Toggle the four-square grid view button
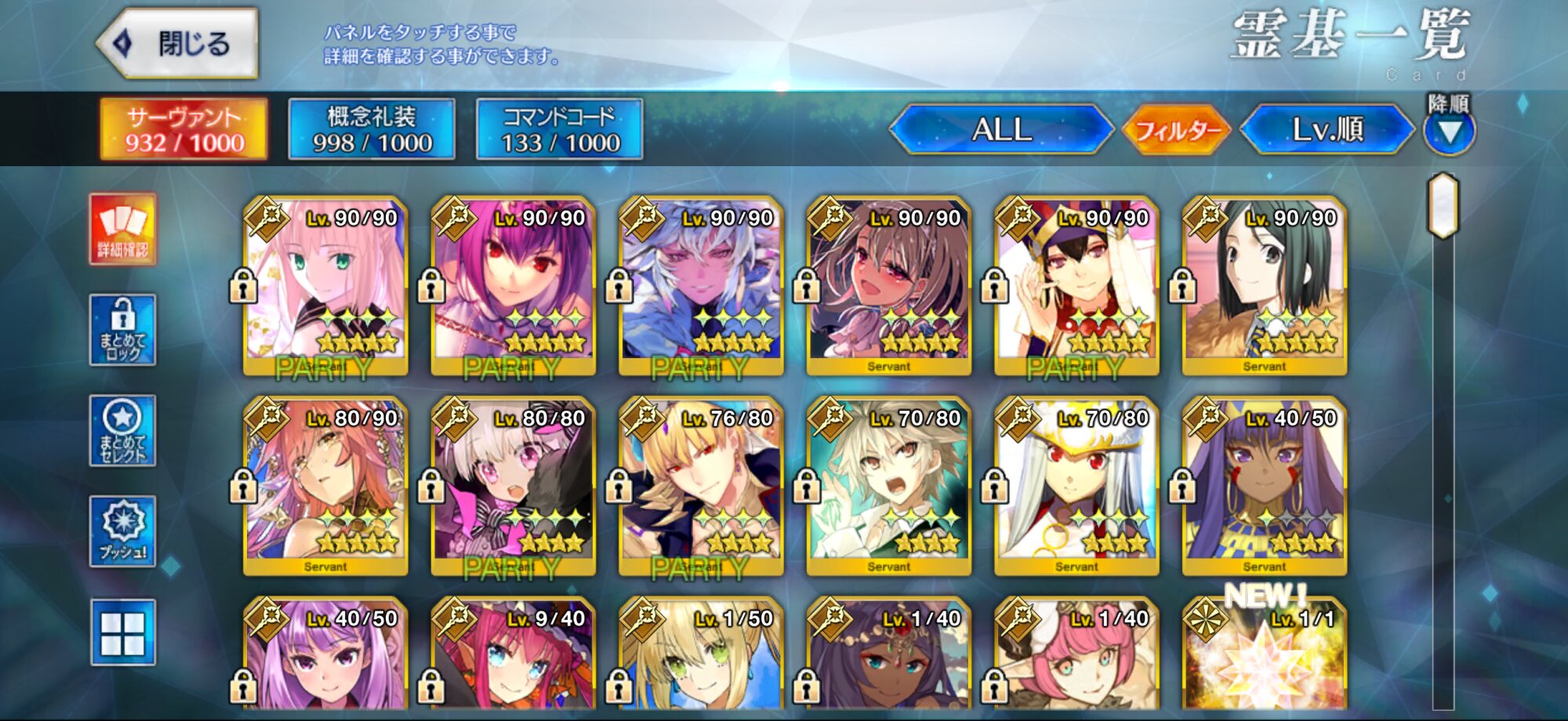 click(x=123, y=632)
